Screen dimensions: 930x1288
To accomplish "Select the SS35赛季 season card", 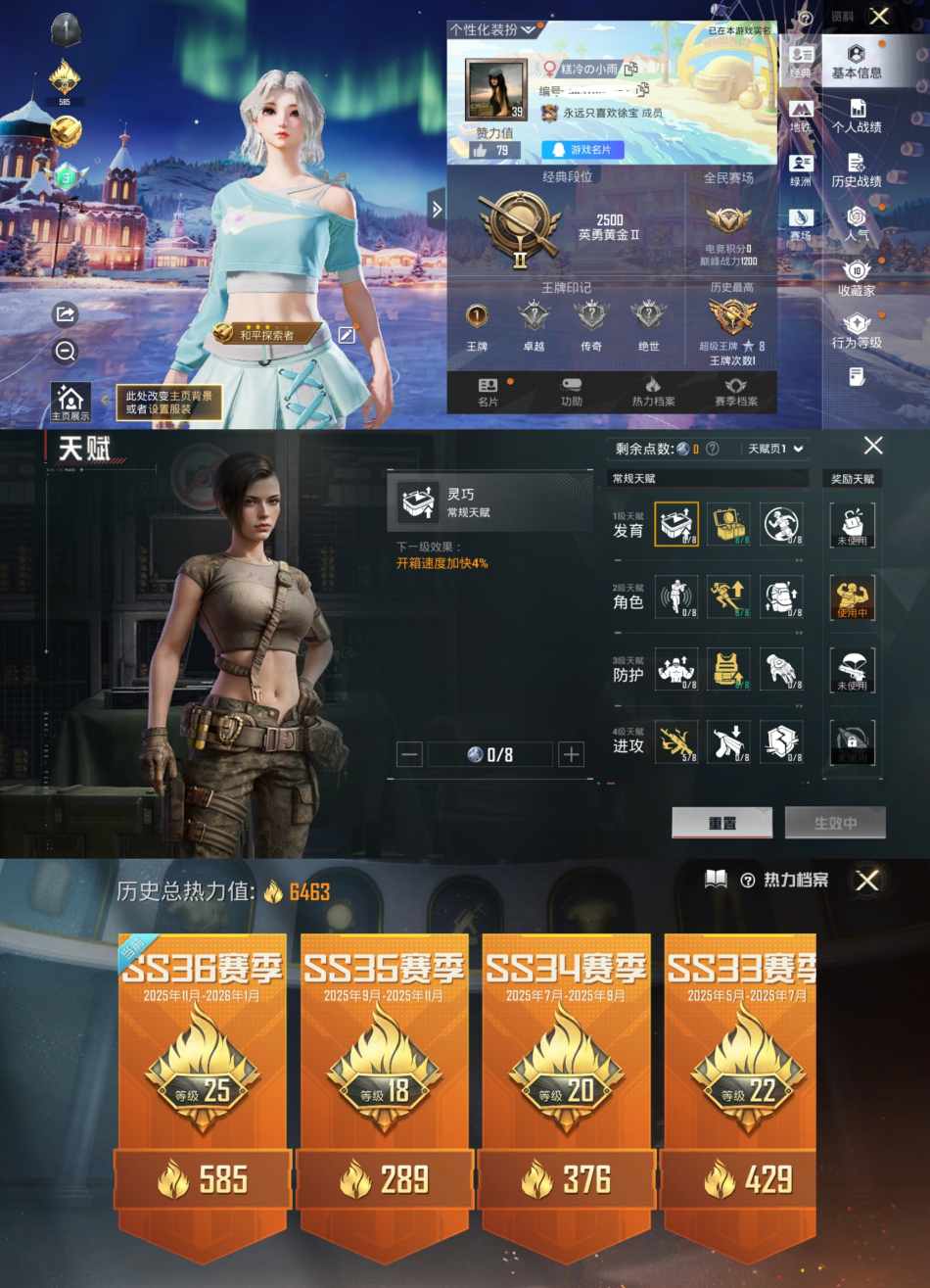I will coord(384,1077).
